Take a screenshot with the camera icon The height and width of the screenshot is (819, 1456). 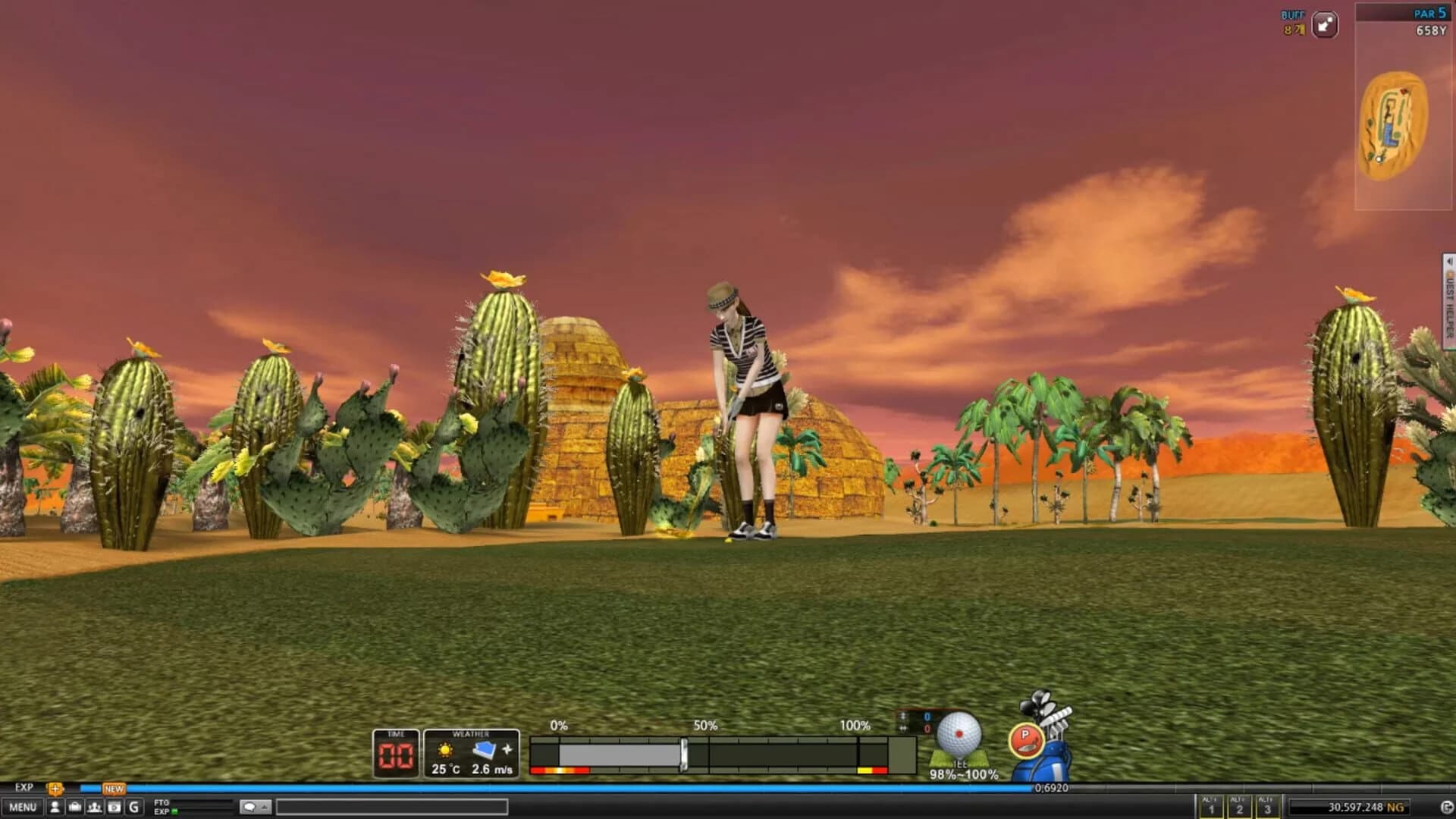[112, 807]
